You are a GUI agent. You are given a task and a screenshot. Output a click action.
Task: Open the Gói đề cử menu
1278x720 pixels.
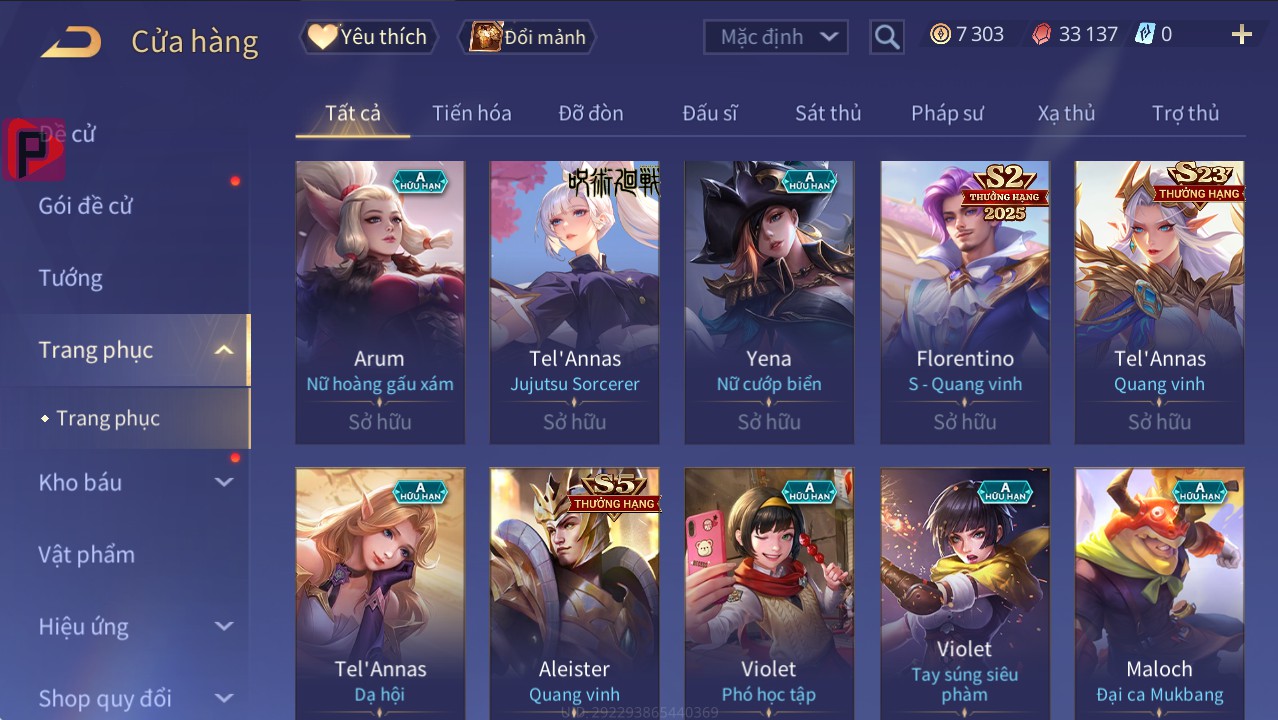click(x=86, y=206)
